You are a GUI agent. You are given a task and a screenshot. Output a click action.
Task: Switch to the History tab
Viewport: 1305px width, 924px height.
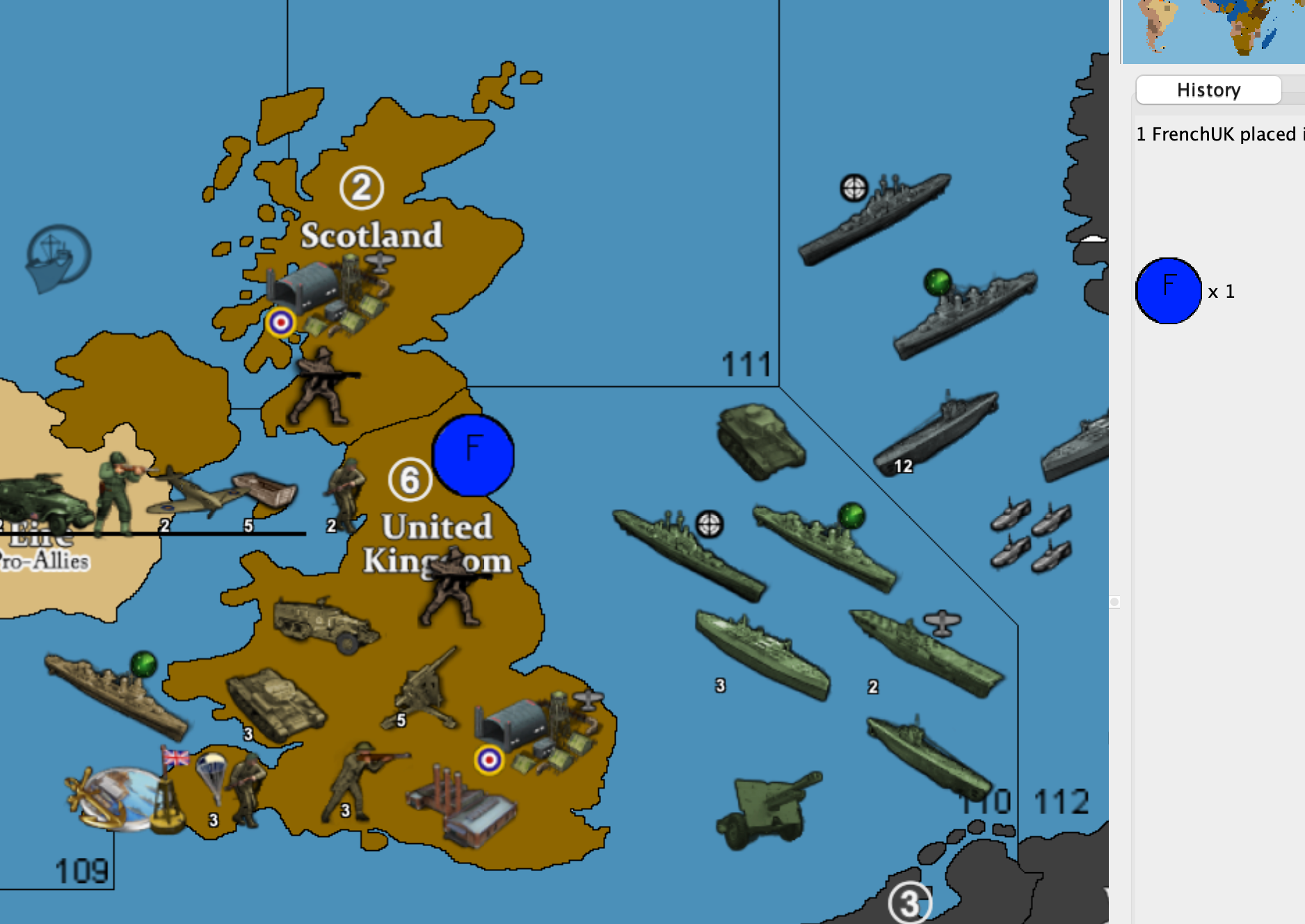1208,89
